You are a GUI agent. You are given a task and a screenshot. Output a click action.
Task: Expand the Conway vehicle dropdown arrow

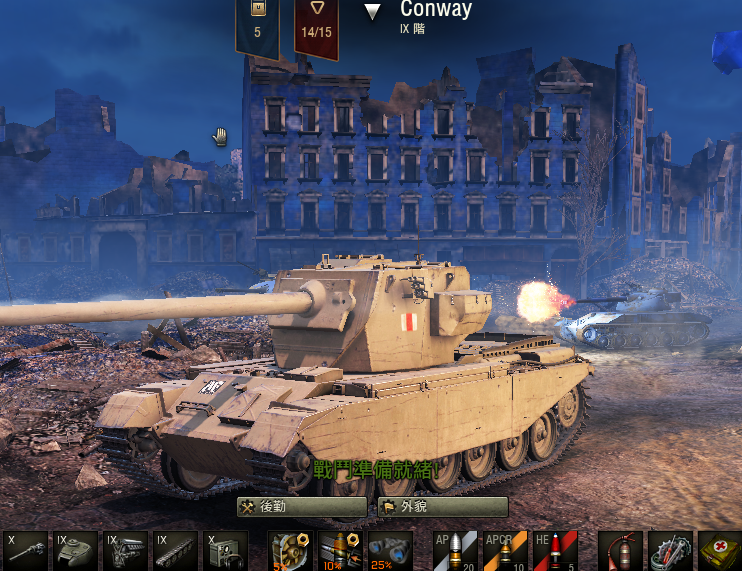pyautogui.click(x=373, y=12)
